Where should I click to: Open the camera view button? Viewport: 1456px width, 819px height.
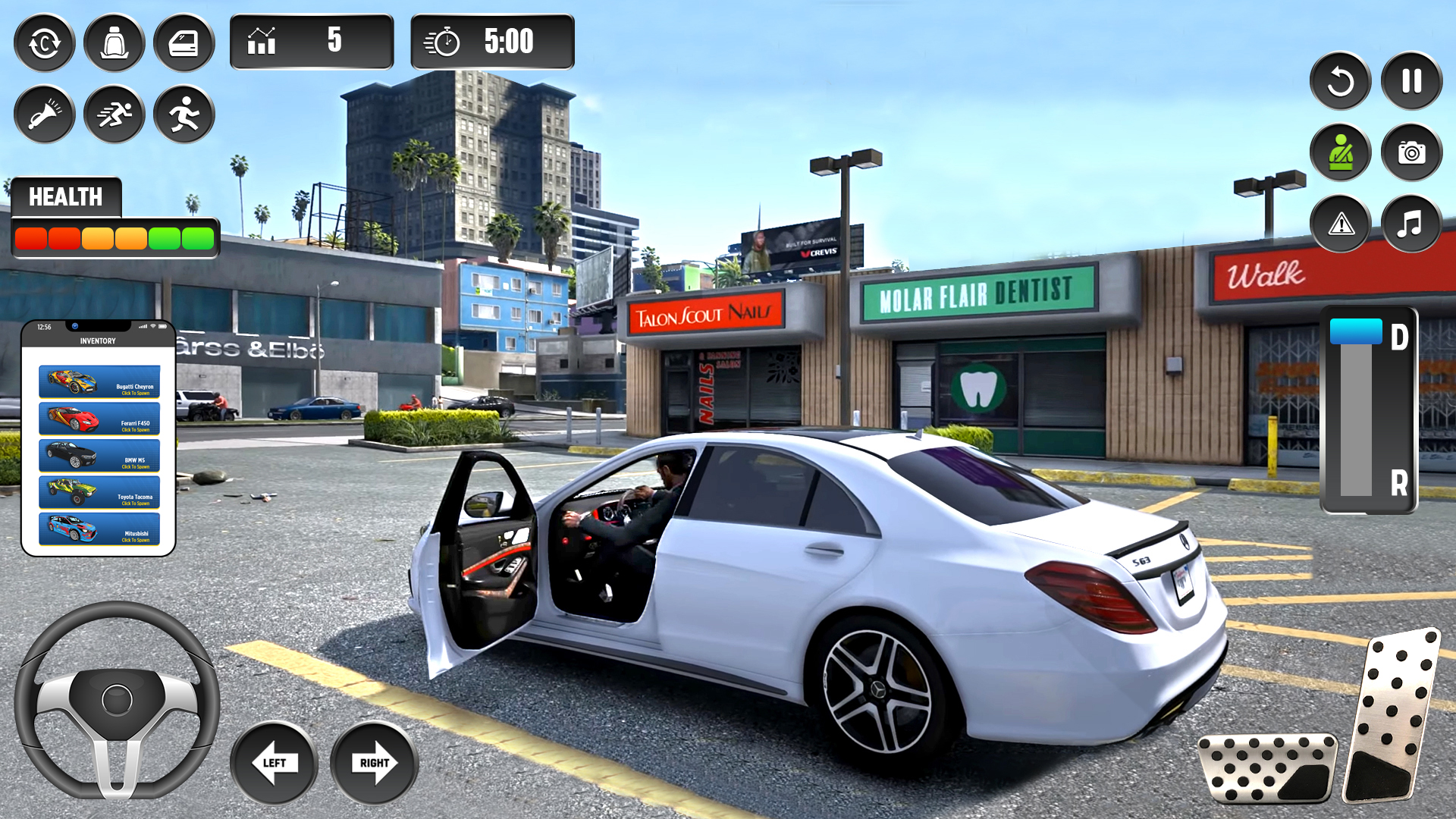(1411, 152)
